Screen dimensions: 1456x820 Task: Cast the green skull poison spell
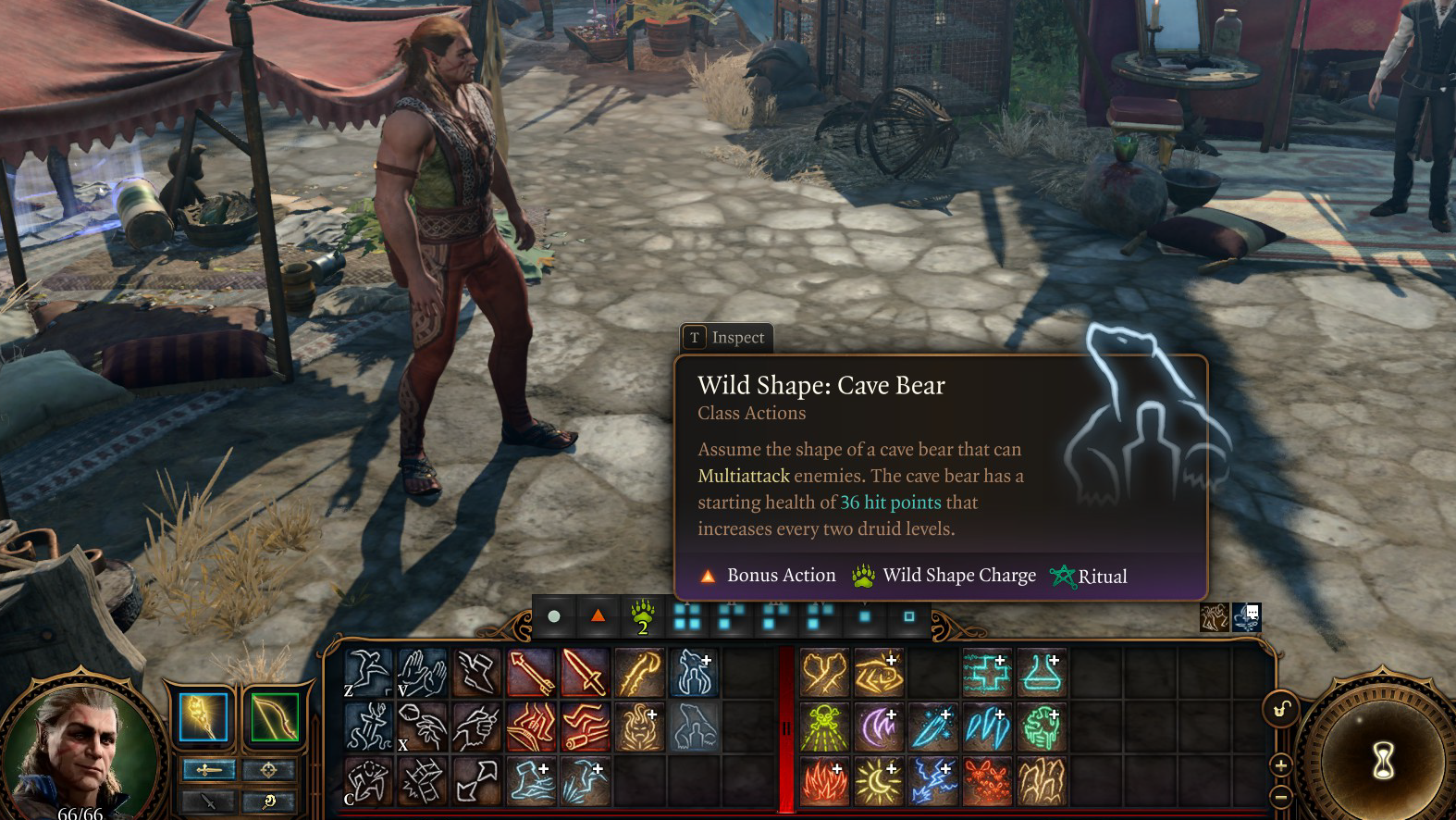point(824,727)
